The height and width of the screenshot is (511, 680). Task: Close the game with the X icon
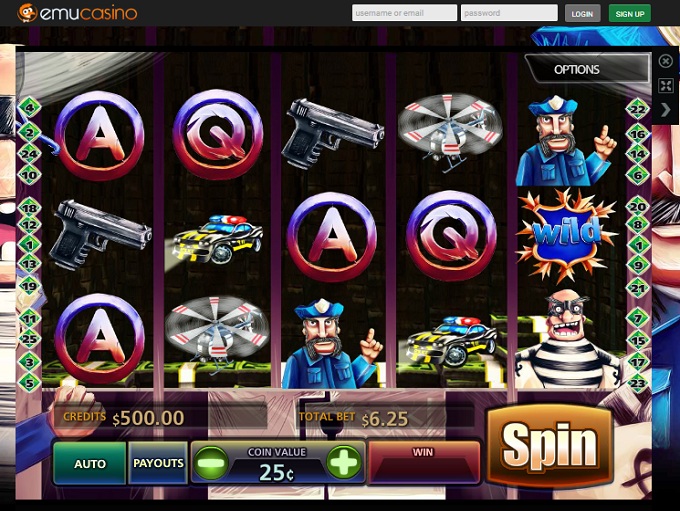tap(666, 62)
